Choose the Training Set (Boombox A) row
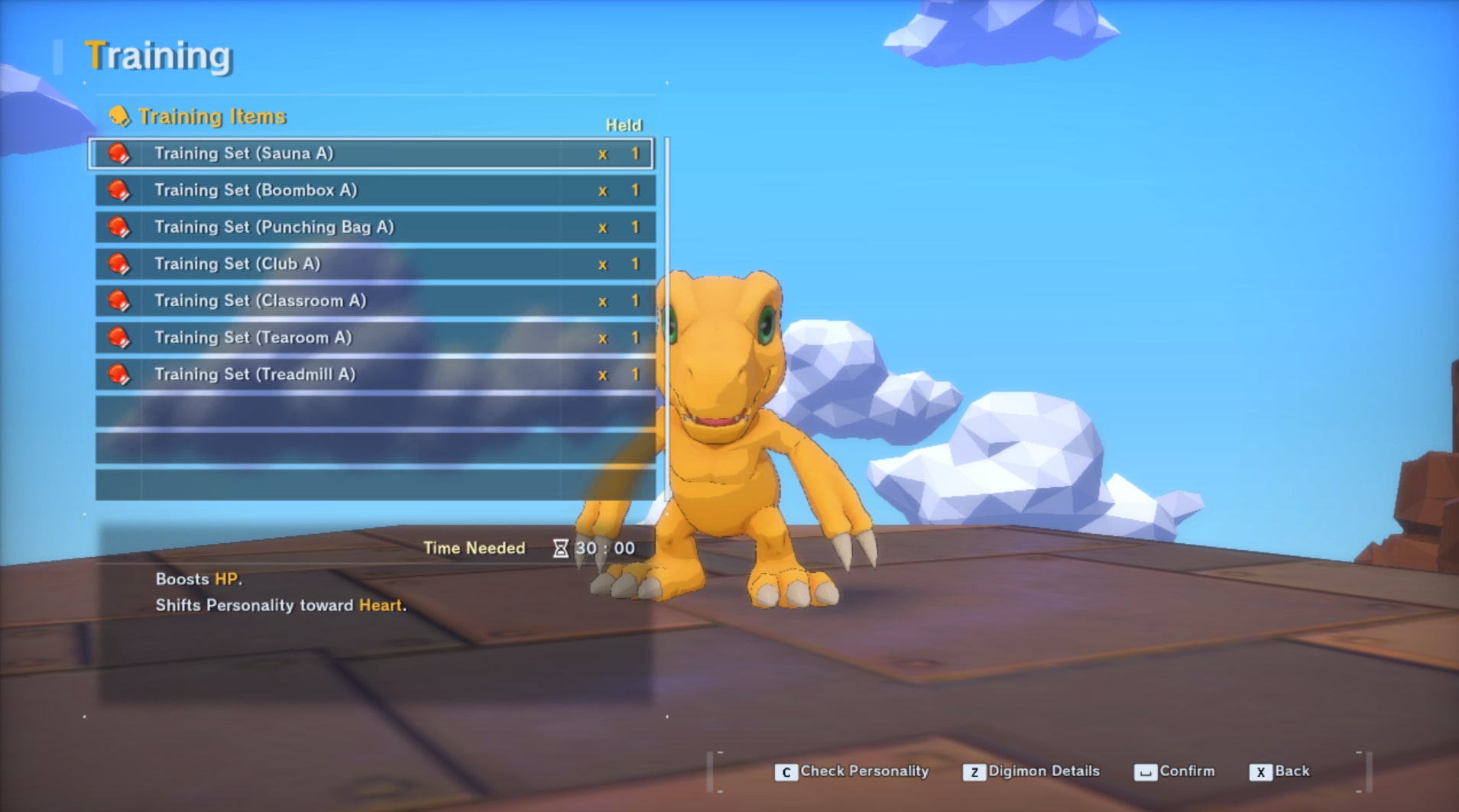This screenshot has height=812, width=1459. [374, 190]
